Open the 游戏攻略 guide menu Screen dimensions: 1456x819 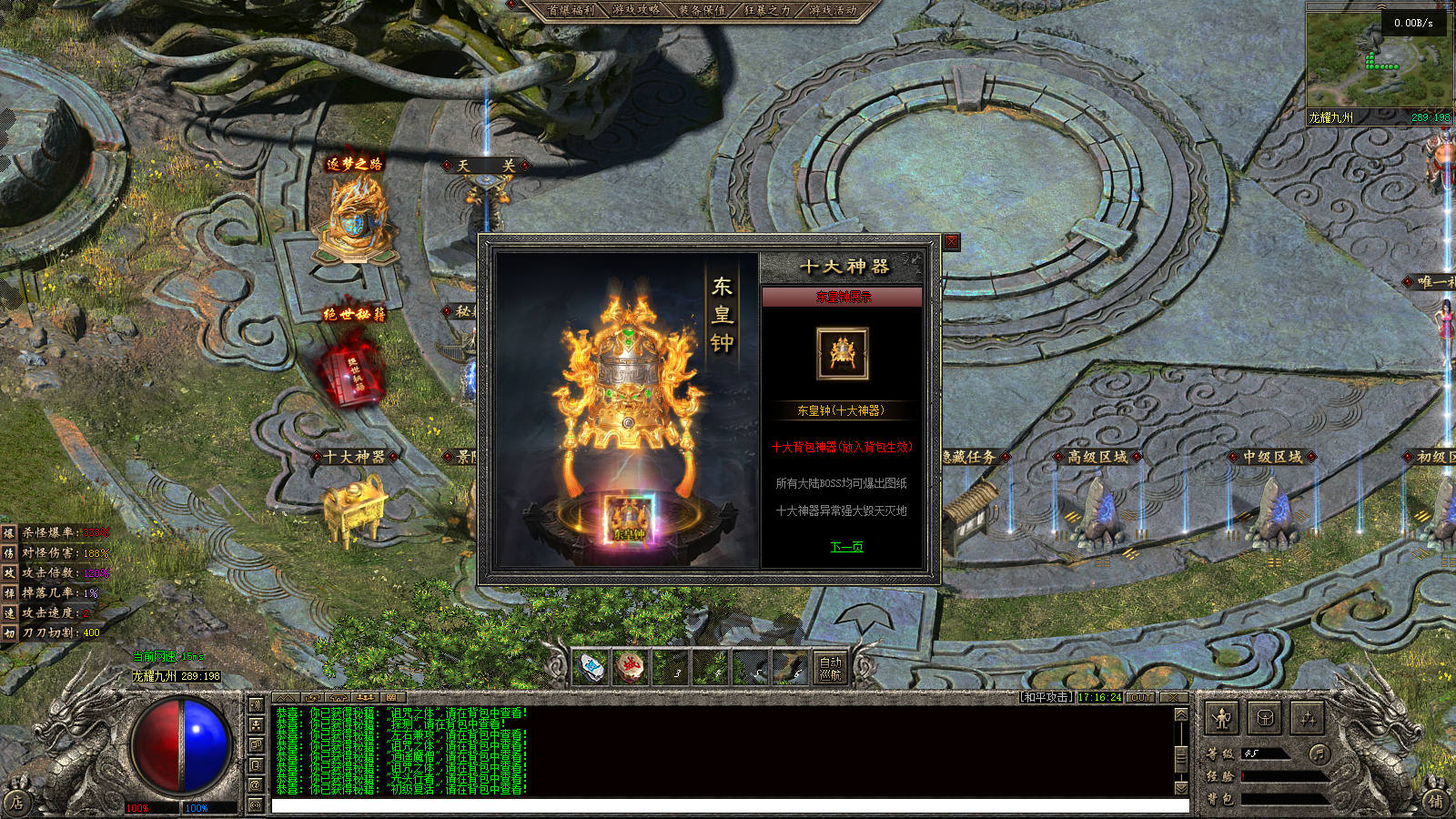point(636,10)
